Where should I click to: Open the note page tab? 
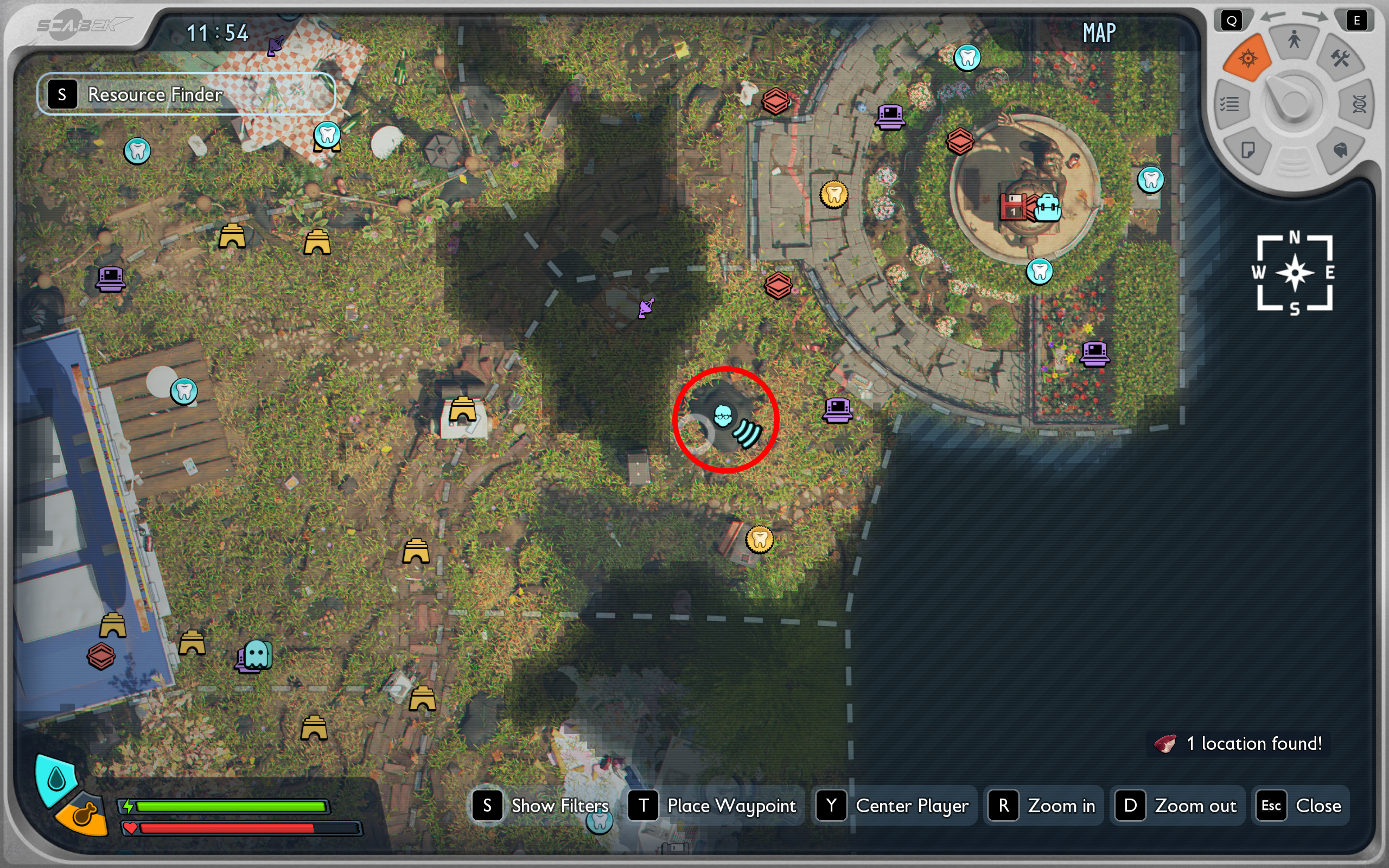pyautogui.click(x=1247, y=150)
